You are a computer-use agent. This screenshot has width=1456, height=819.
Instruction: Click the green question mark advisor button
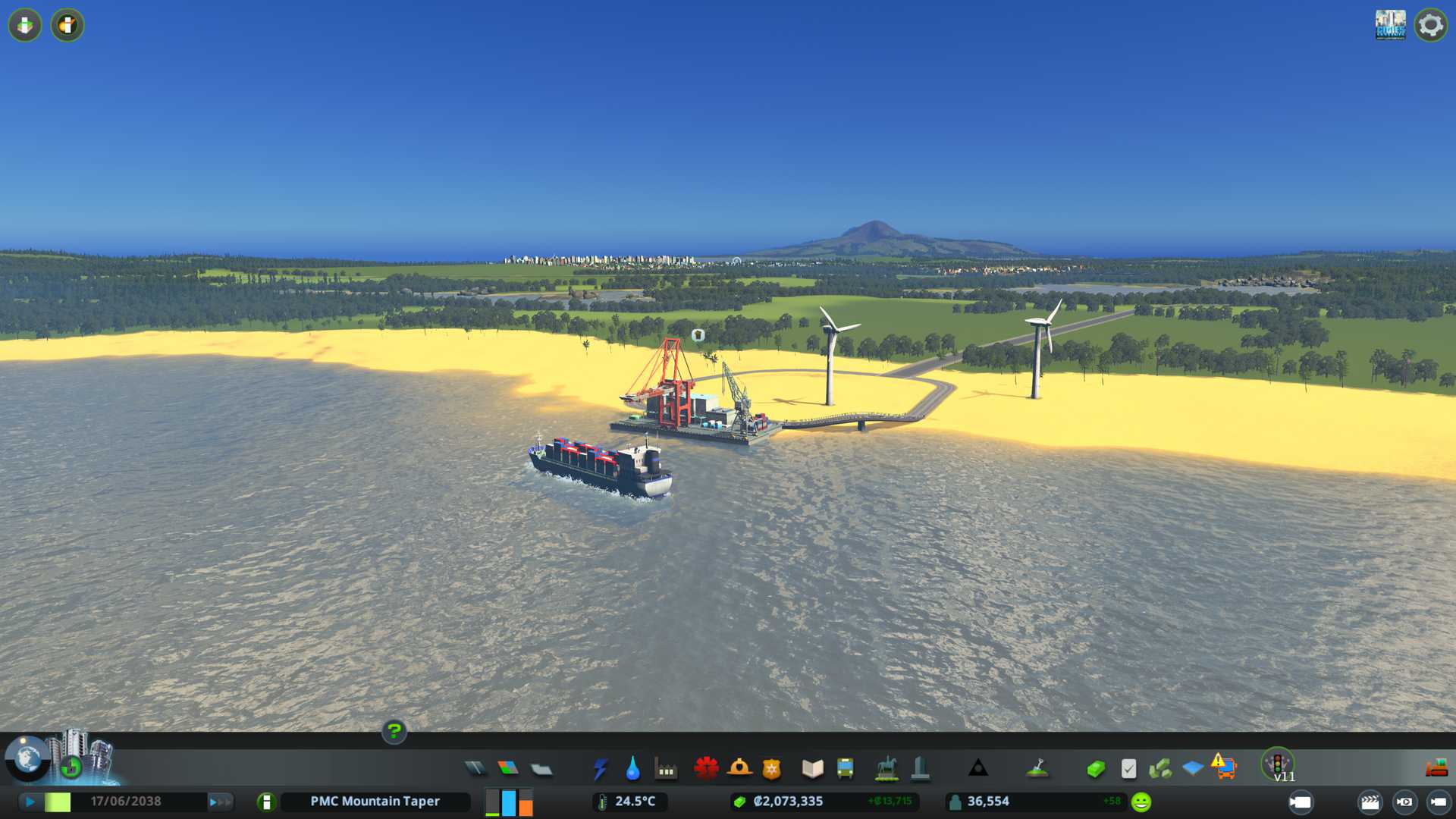pyautogui.click(x=394, y=731)
